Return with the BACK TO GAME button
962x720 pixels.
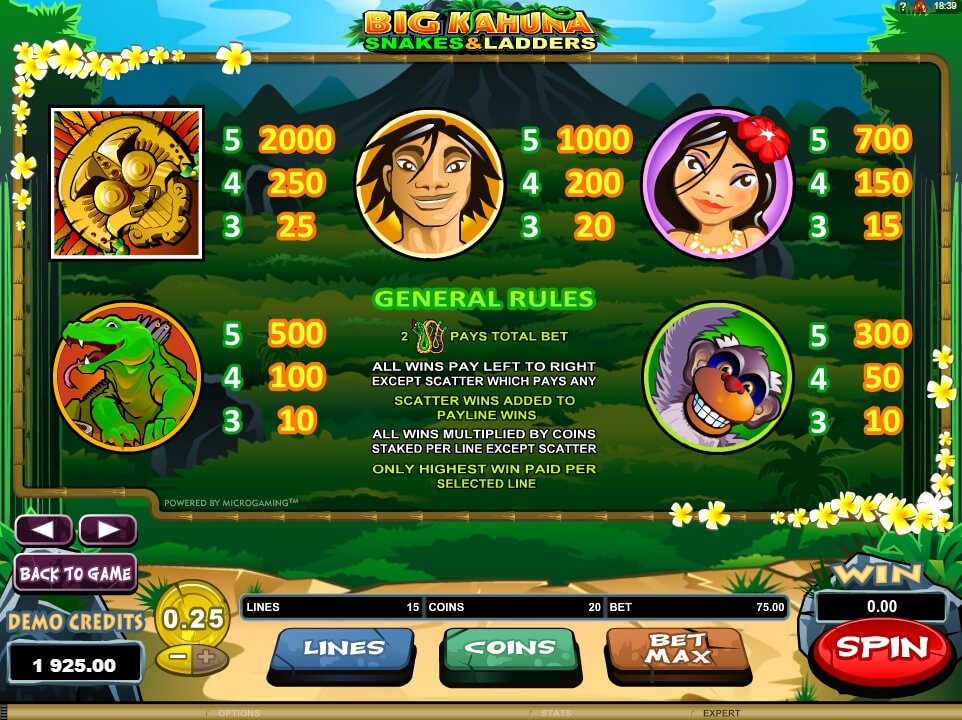pos(75,574)
